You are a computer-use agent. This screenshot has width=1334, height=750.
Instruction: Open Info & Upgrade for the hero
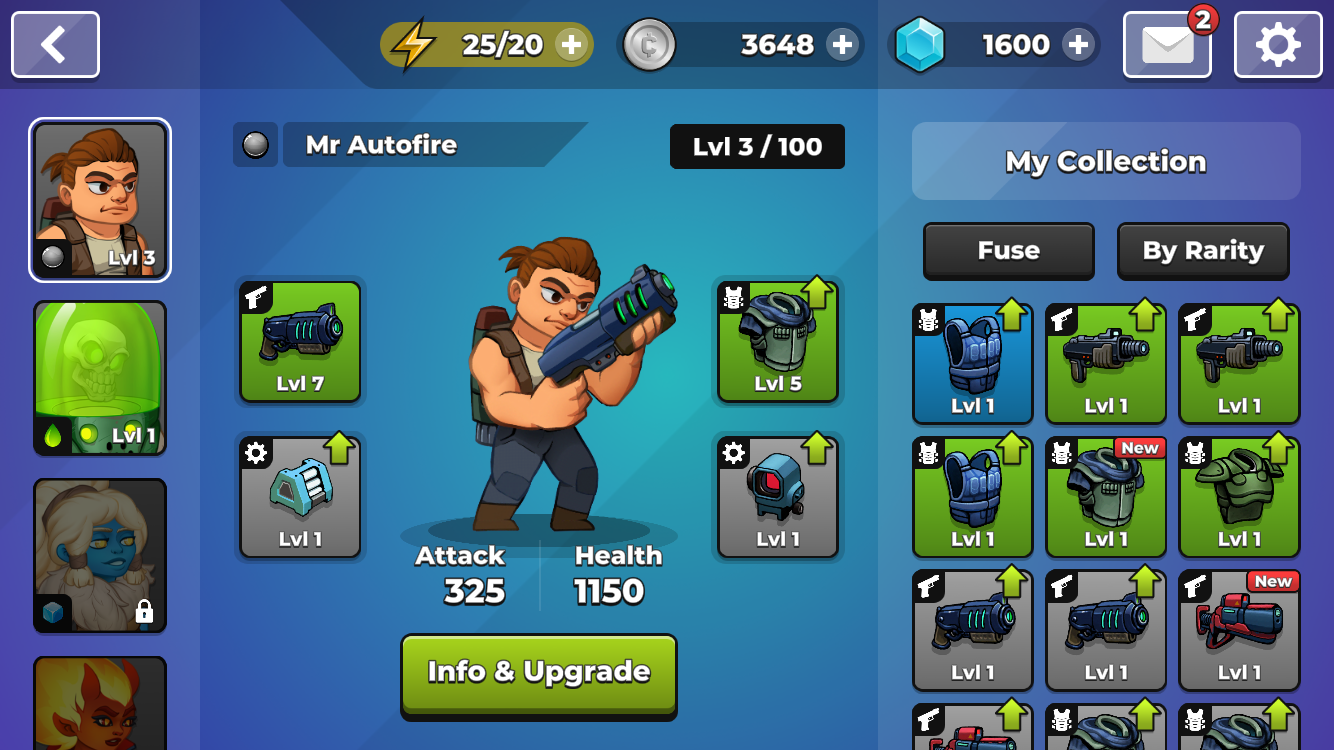(x=539, y=673)
